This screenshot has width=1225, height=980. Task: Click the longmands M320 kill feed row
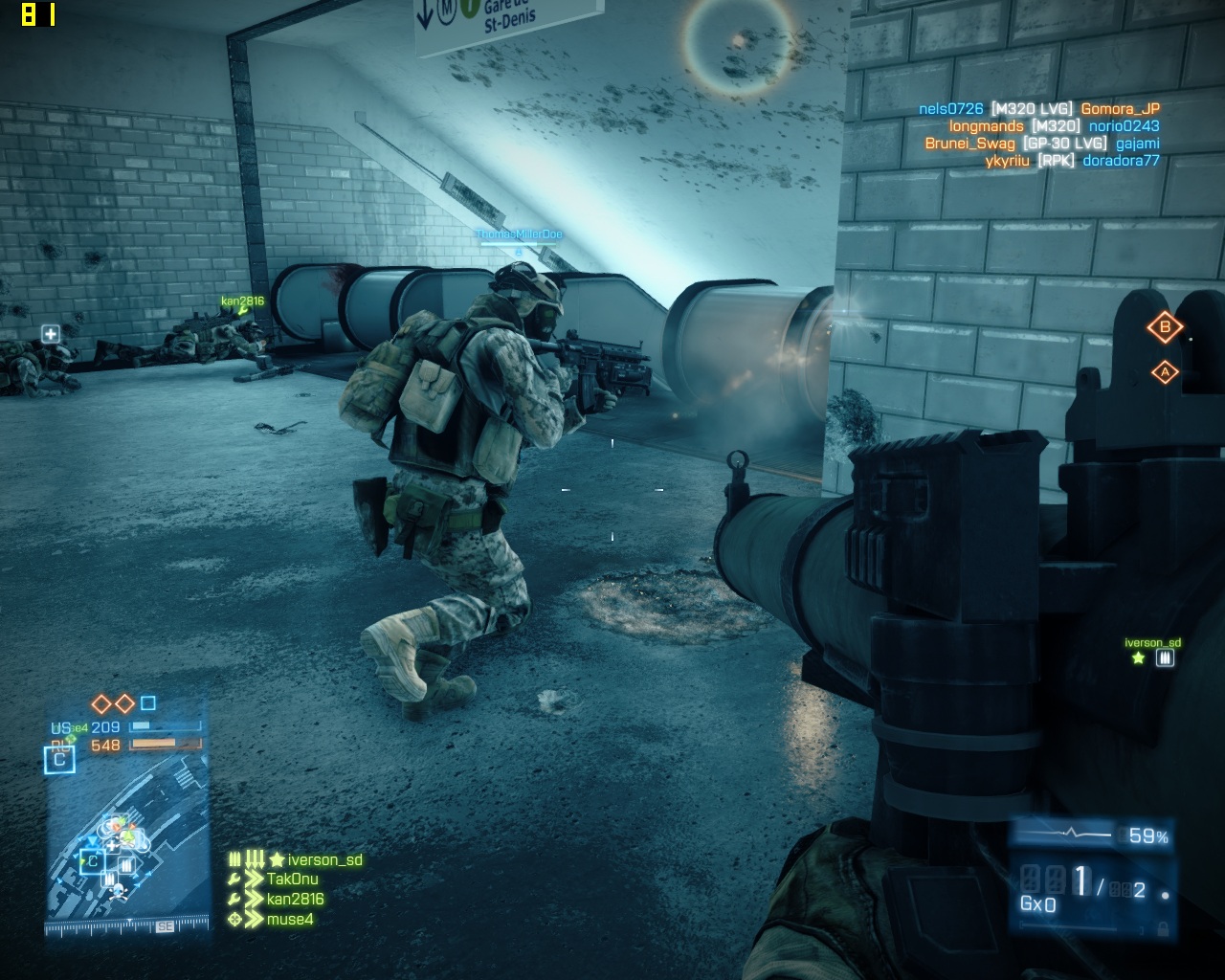[1054, 126]
